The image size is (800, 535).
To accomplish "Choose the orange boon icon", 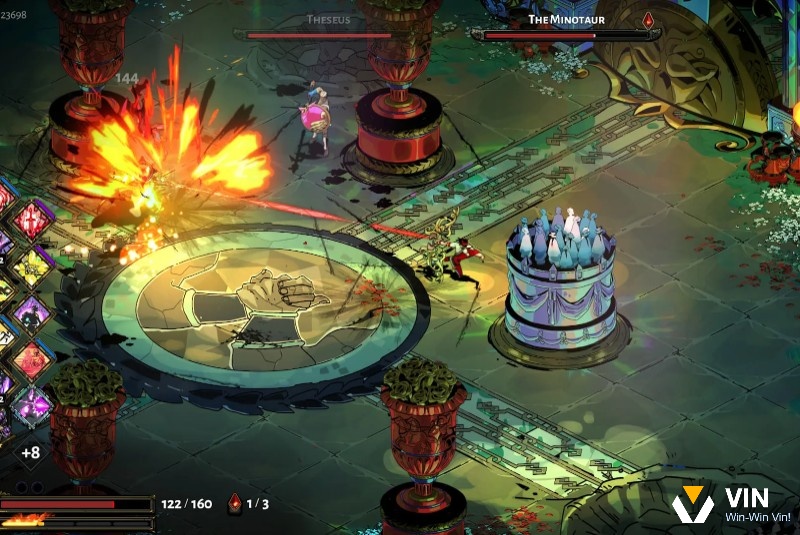I will (x=32, y=360).
